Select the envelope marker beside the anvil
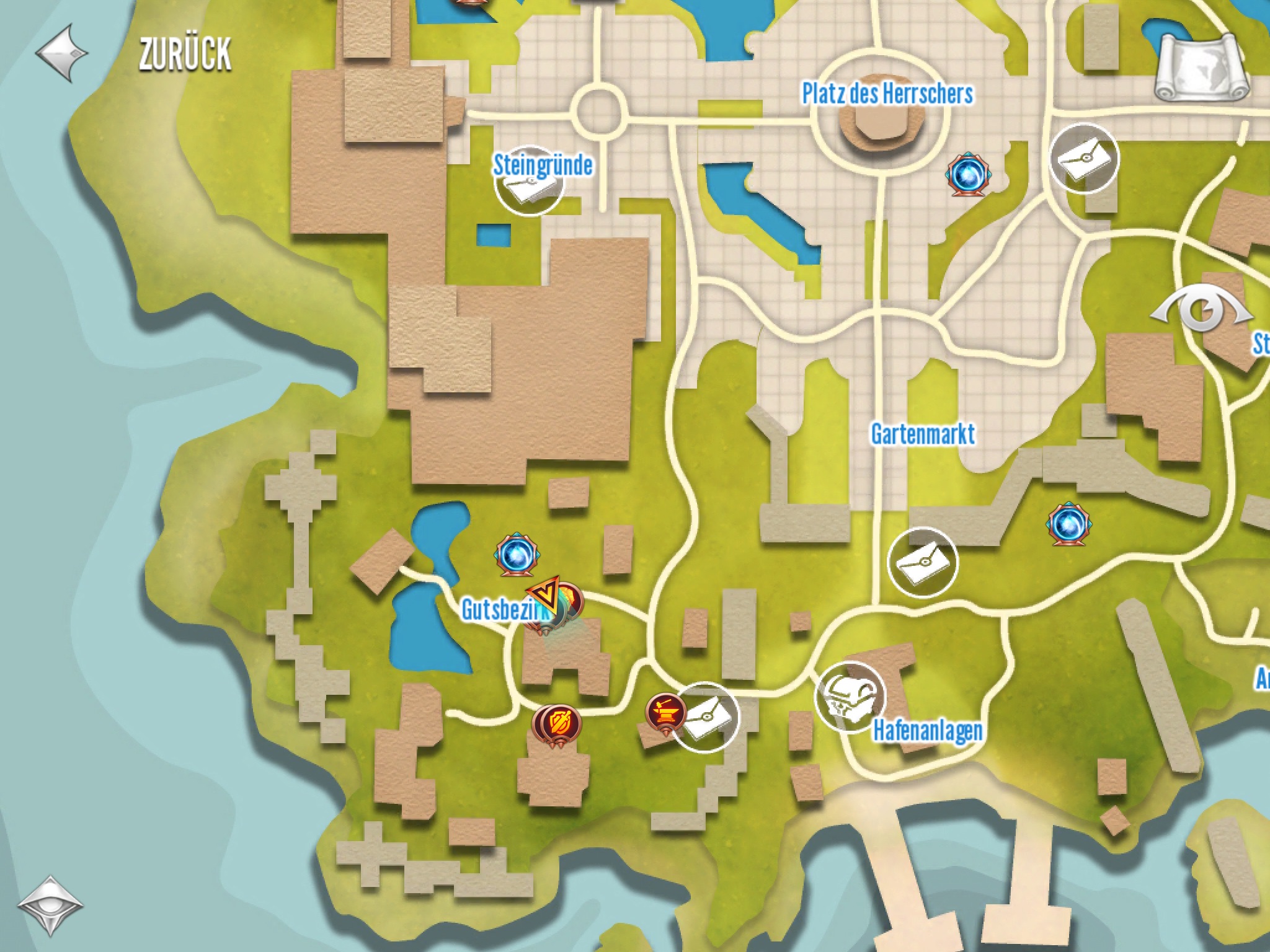Screen dimensions: 1270x952 (x=706, y=718)
